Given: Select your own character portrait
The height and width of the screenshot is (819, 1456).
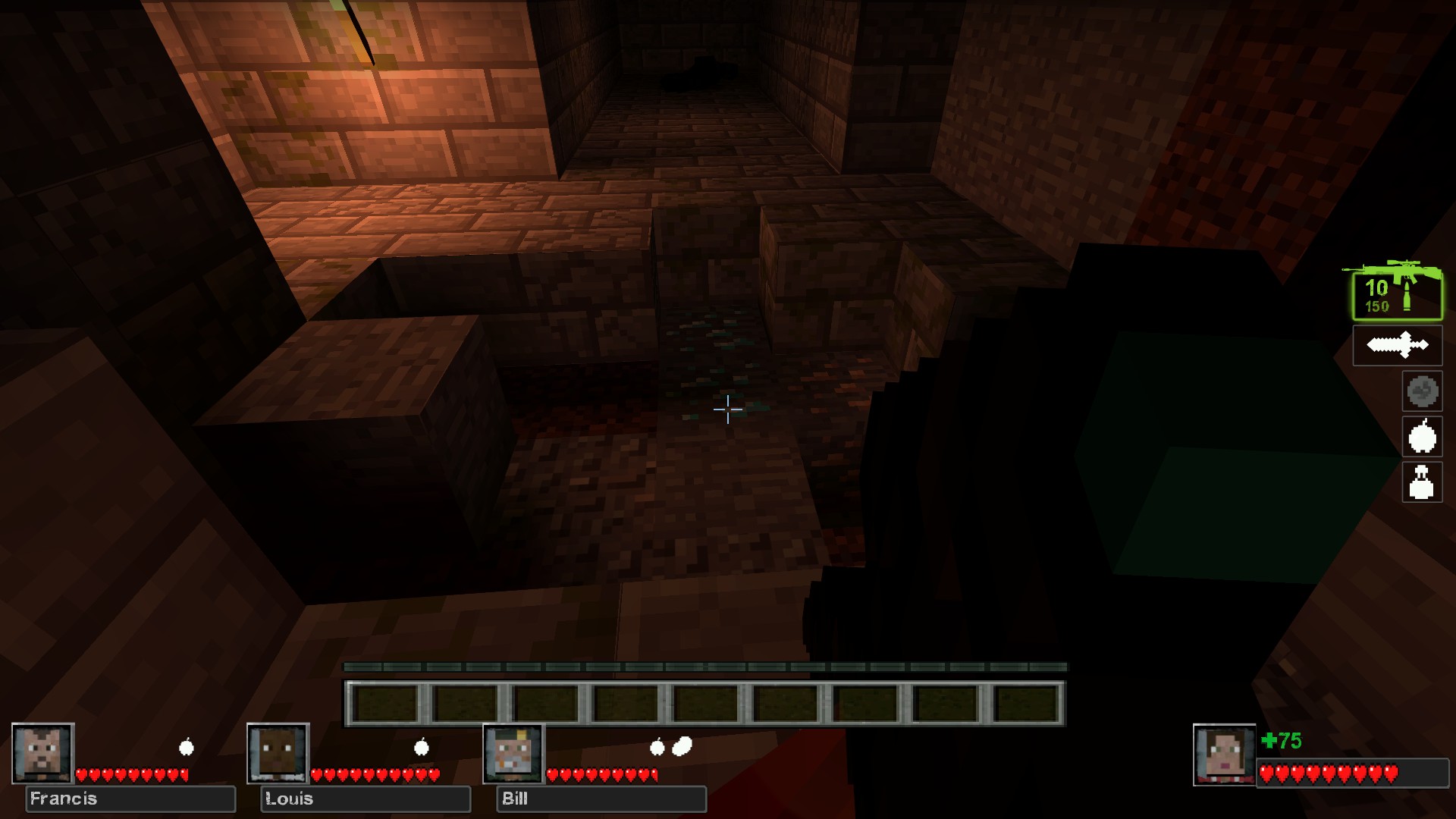Looking at the screenshot, I should point(1224,755).
